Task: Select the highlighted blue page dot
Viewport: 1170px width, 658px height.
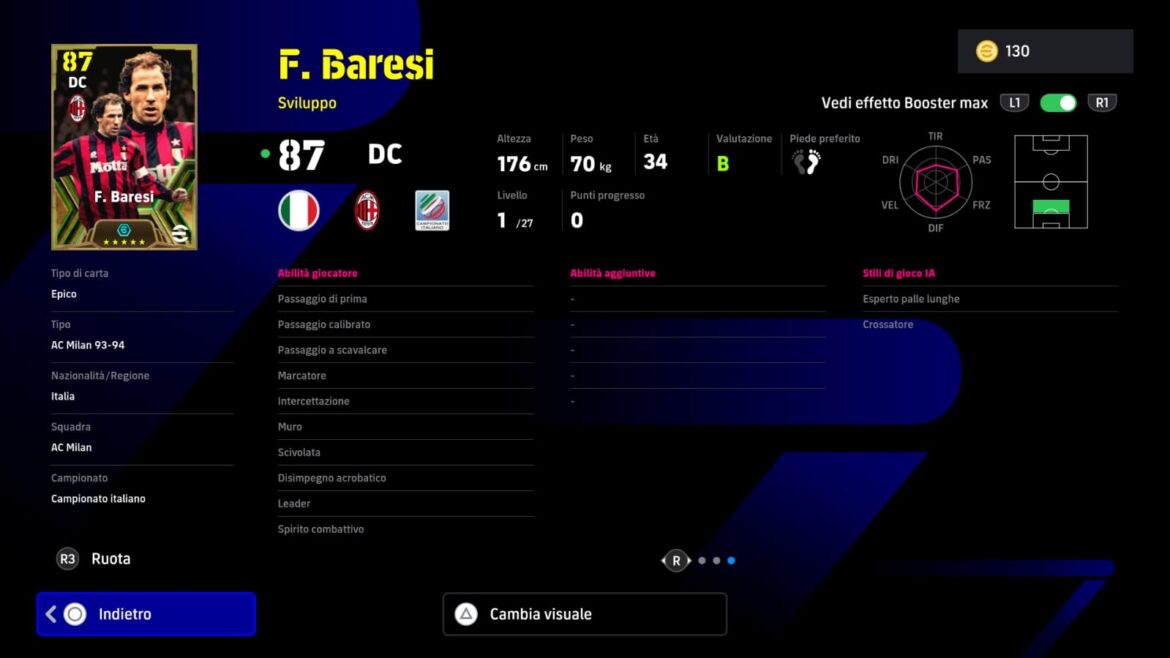Action: (x=731, y=561)
